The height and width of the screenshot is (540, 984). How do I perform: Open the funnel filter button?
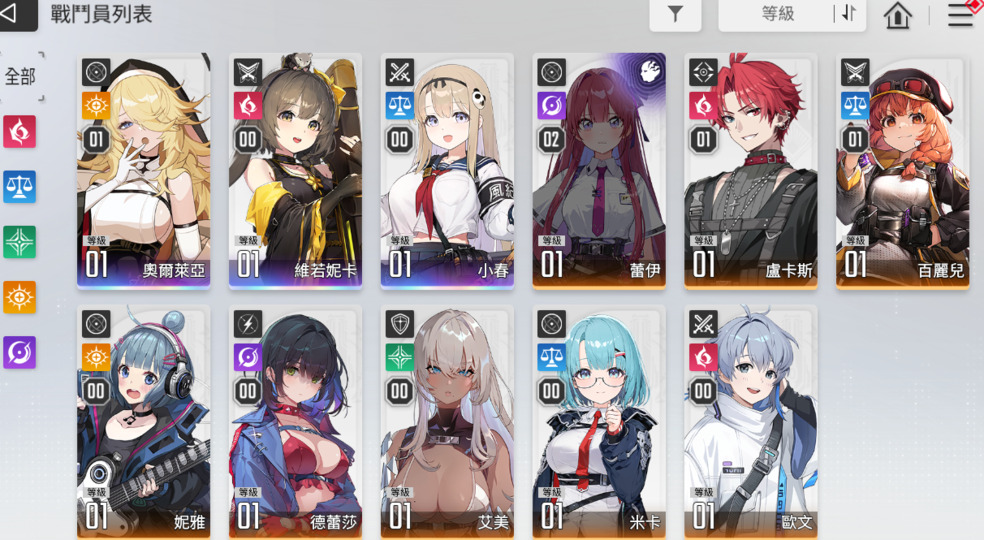(x=675, y=14)
